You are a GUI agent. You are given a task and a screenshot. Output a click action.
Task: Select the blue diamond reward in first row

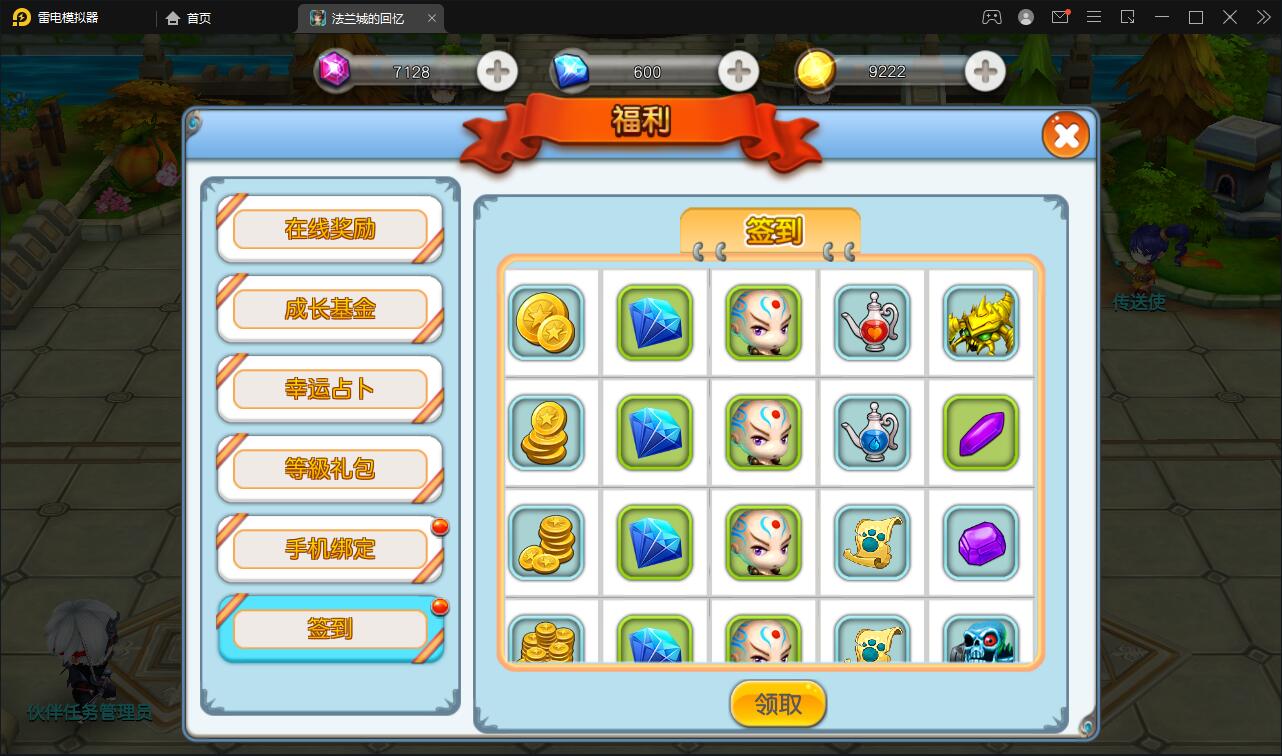[655, 324]
